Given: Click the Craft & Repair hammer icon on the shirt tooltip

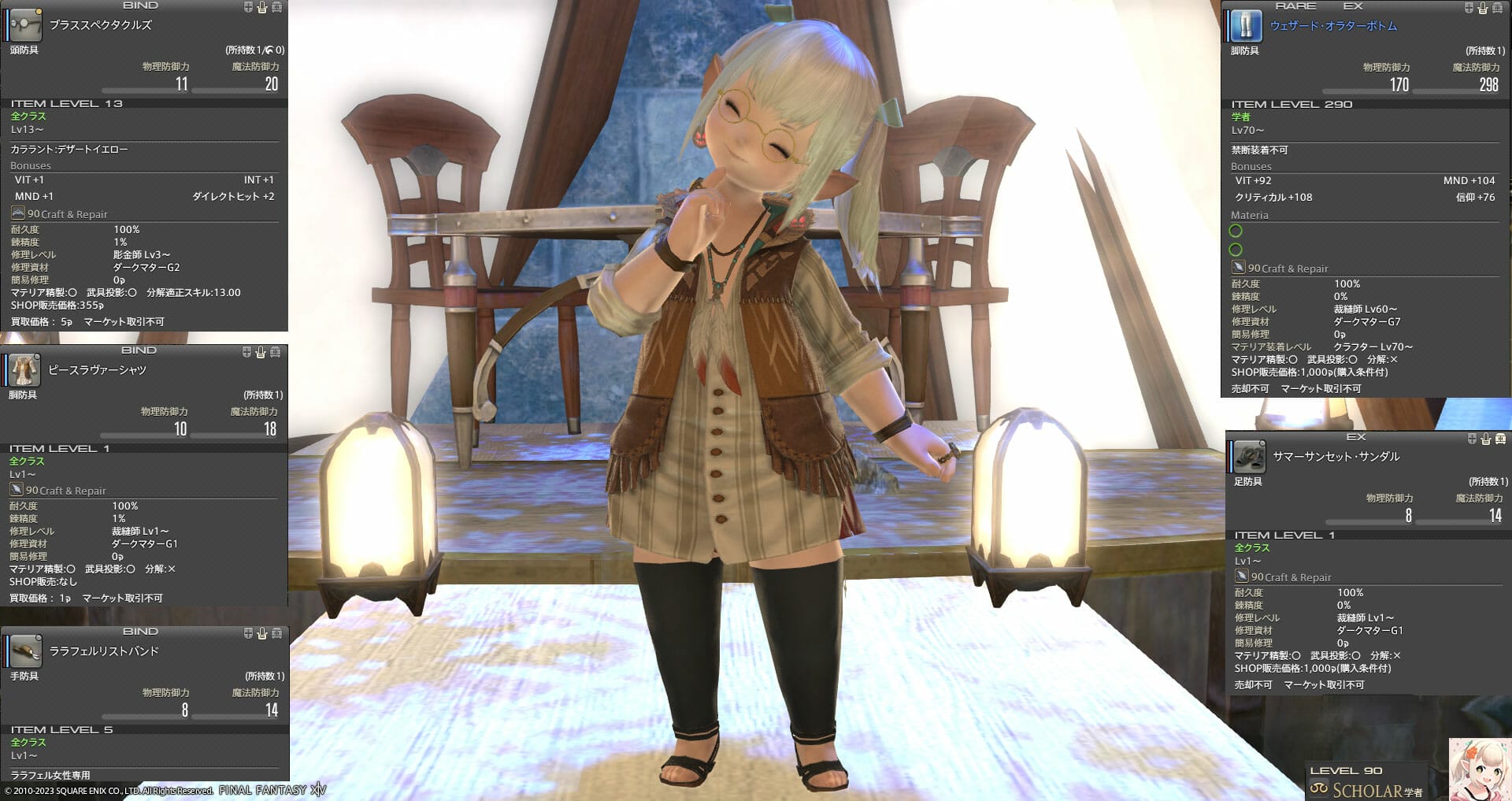Looking at the screenshot, I should [x=18, y=490].
